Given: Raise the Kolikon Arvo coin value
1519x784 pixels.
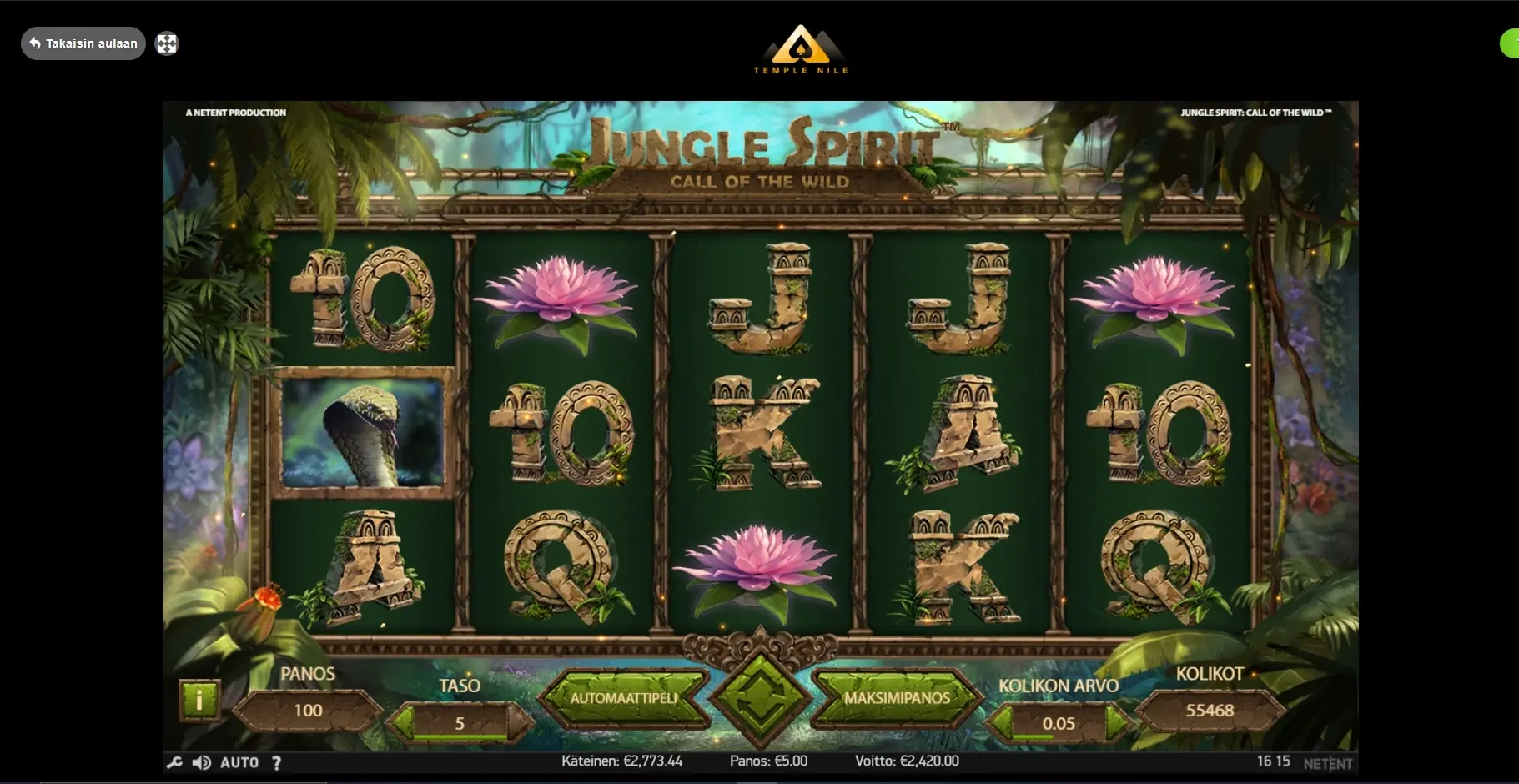Looking at the screenshot, I should [x=1116, y=723].
